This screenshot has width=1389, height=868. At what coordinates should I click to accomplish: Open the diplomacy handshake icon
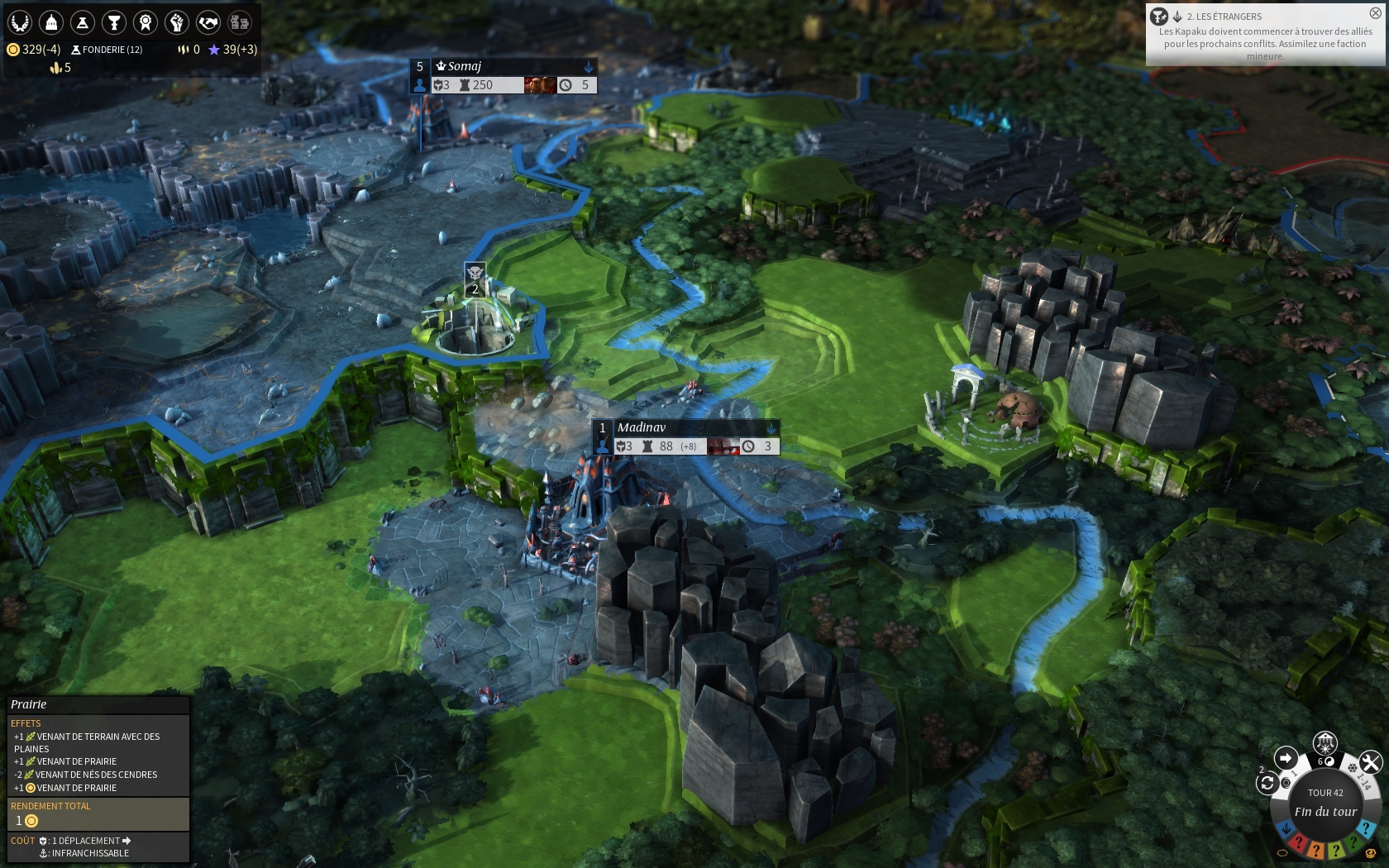(208, 21)
